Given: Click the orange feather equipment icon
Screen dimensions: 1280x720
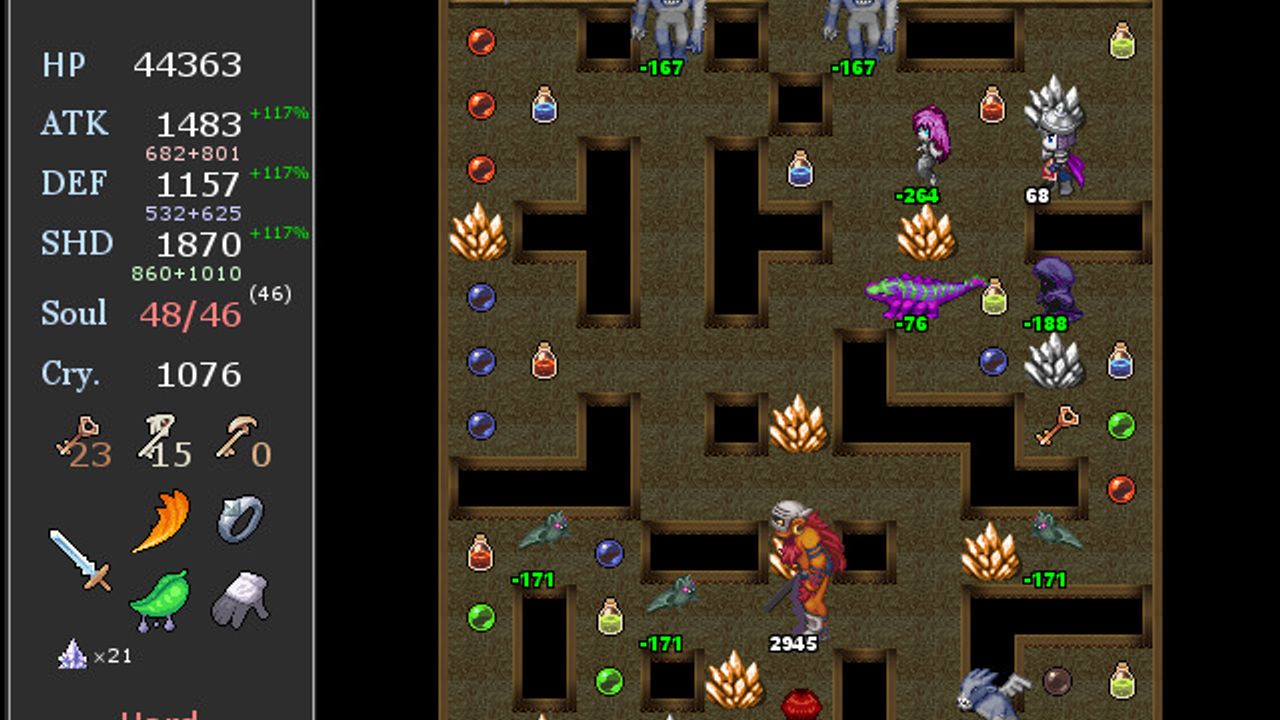Looking at the screenshot, I should click(x=160, y=521).
